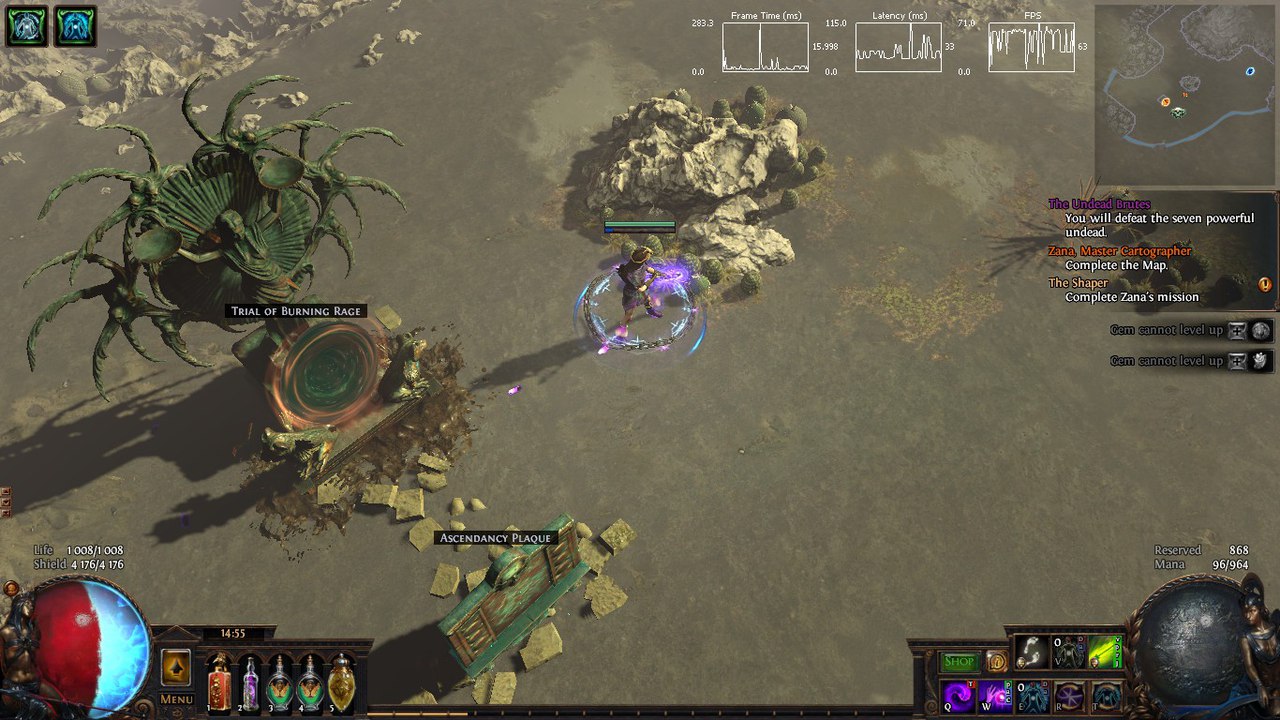Click the plus button on first gem notice
The height and width of the screenshot is (720, 1280).
[1238, 331]
